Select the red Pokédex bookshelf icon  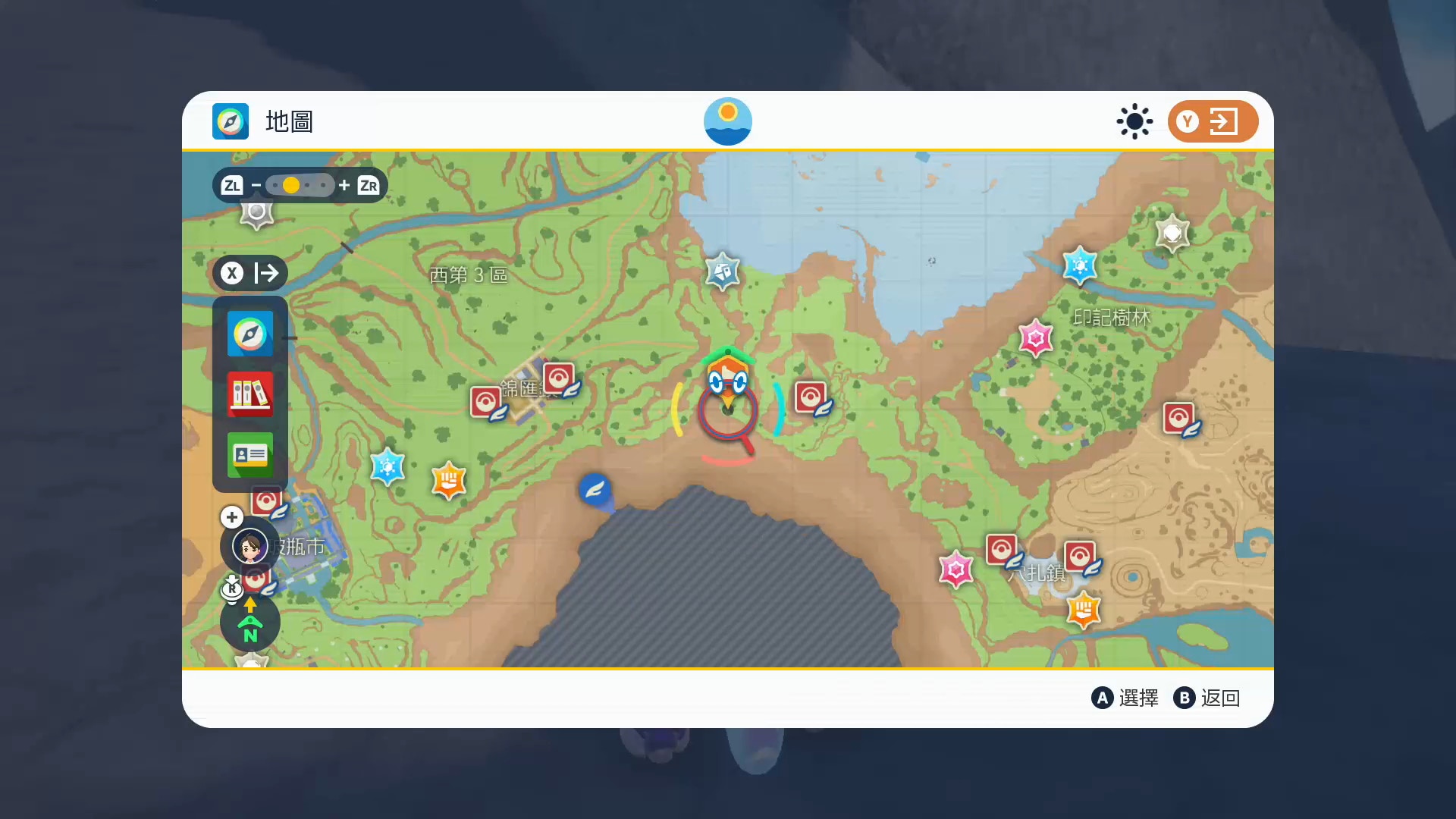tap(250, 394)
